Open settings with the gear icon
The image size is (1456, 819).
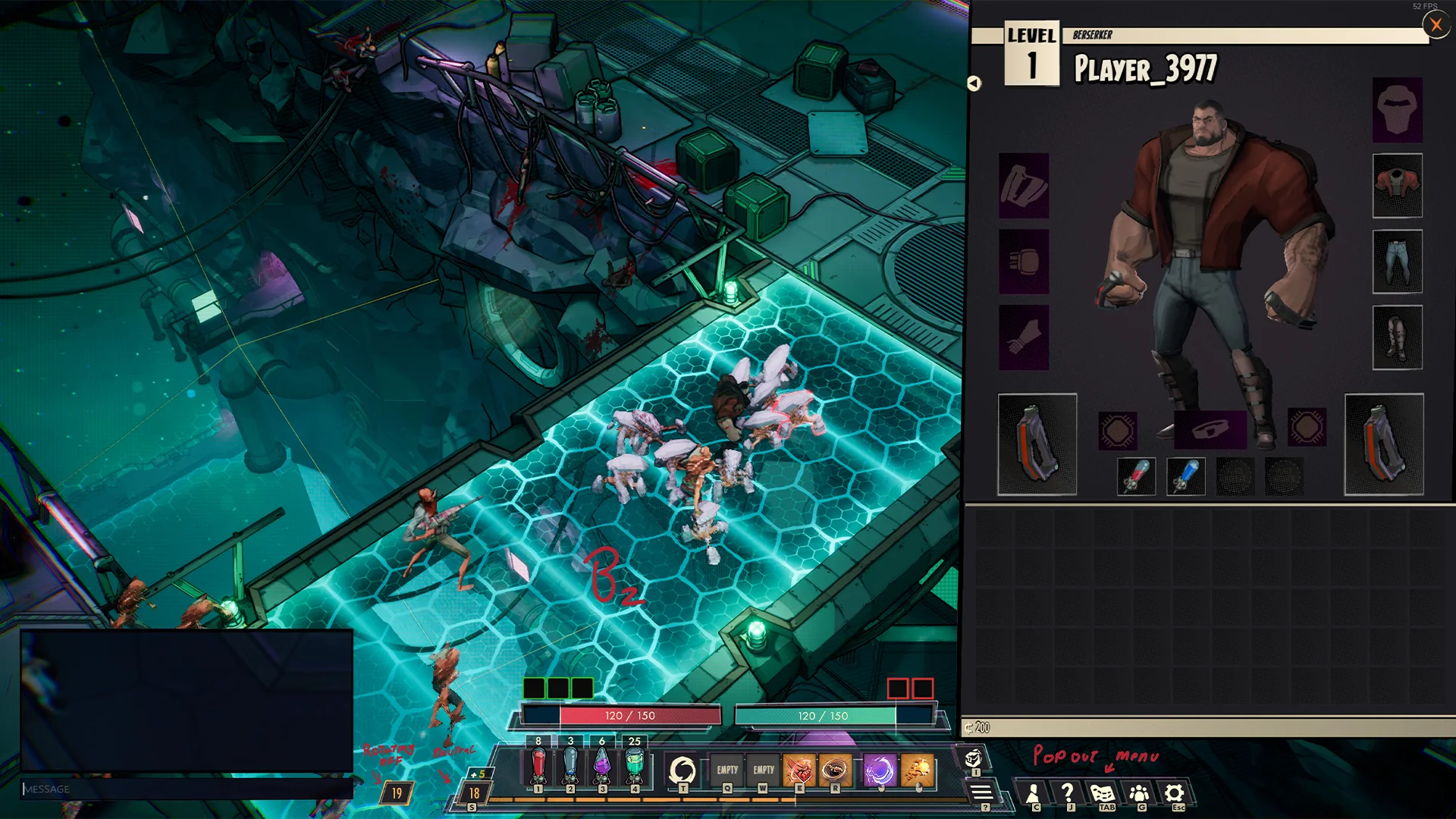1174,794
